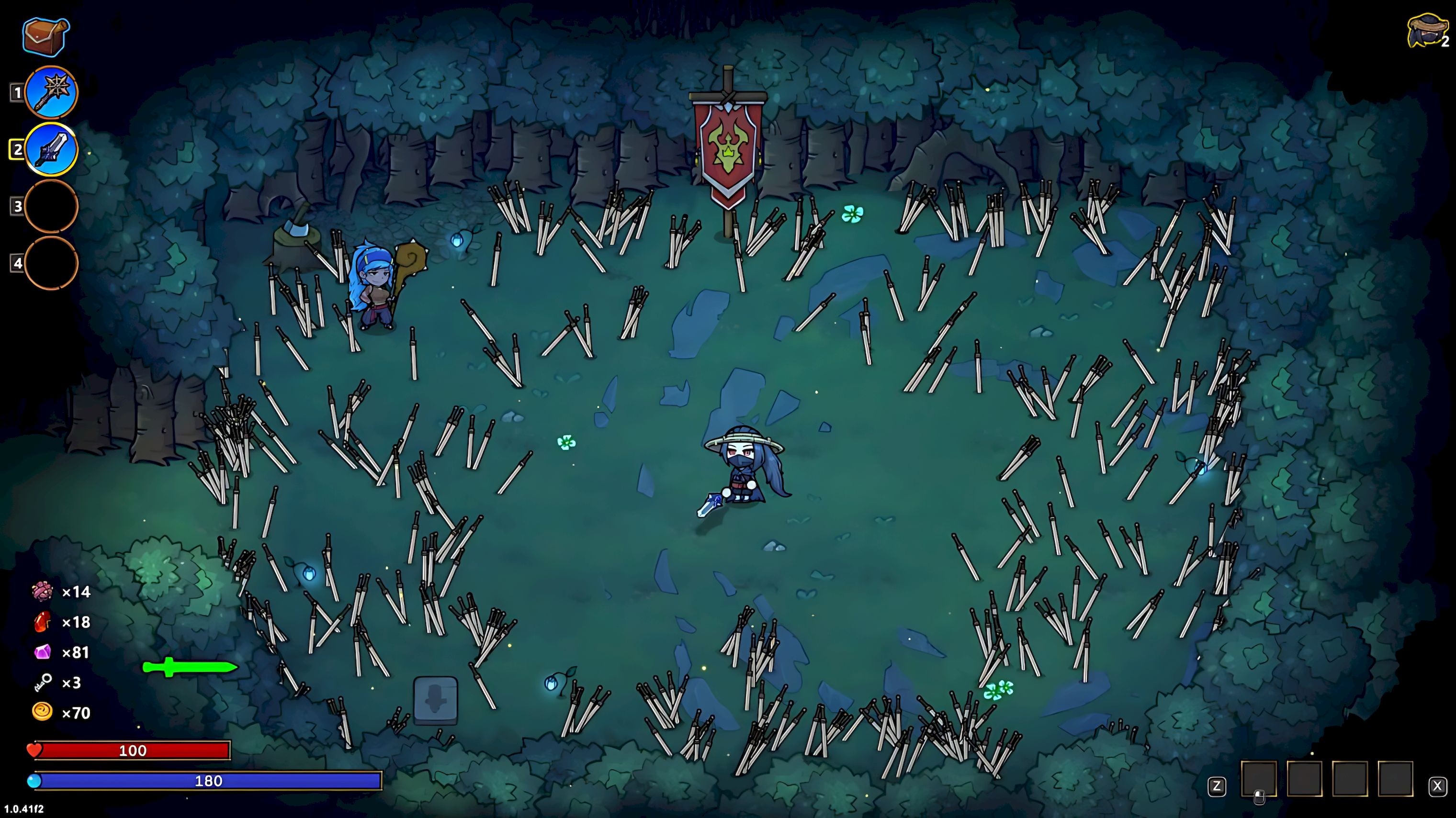Equip the blue crystal sword slot
1456x818 pixels.
51,150
